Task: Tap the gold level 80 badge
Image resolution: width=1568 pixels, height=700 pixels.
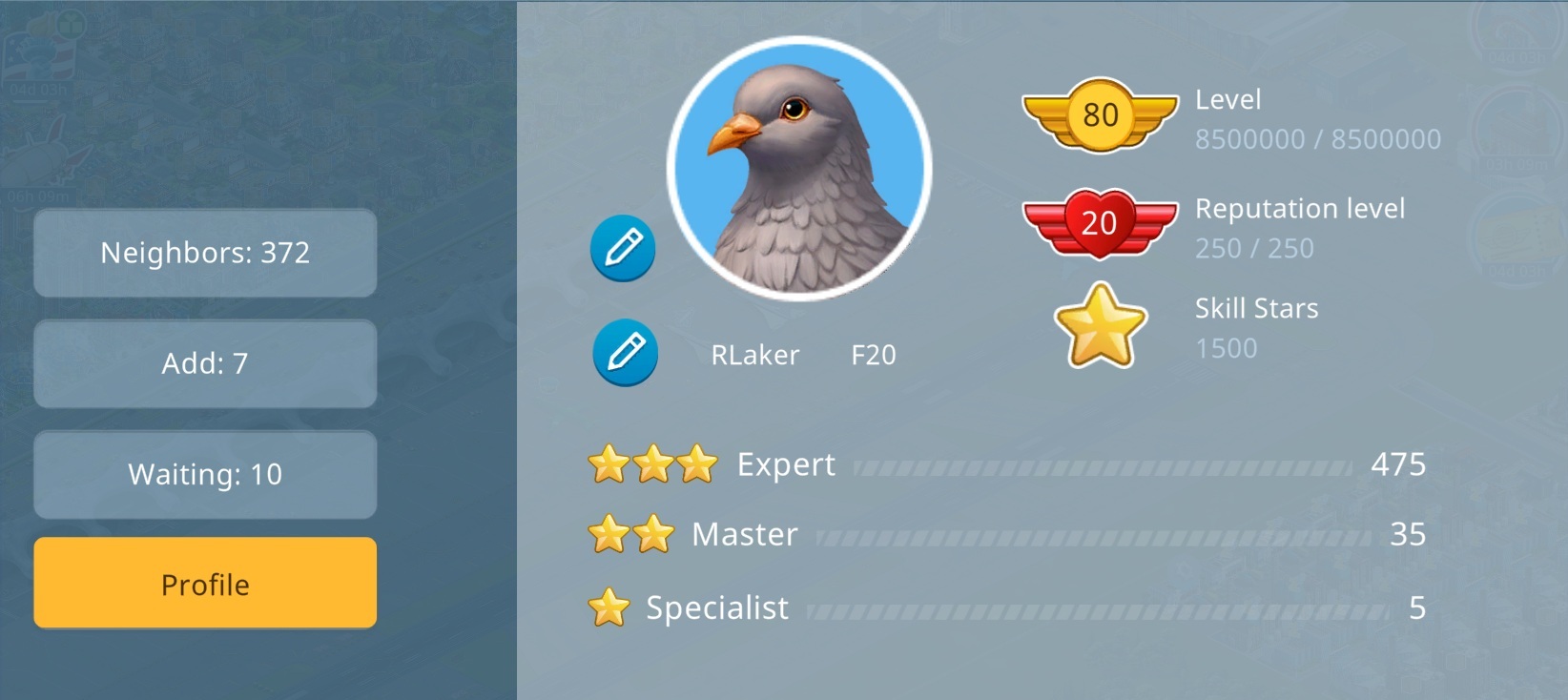Action: tap(1100, 115)
